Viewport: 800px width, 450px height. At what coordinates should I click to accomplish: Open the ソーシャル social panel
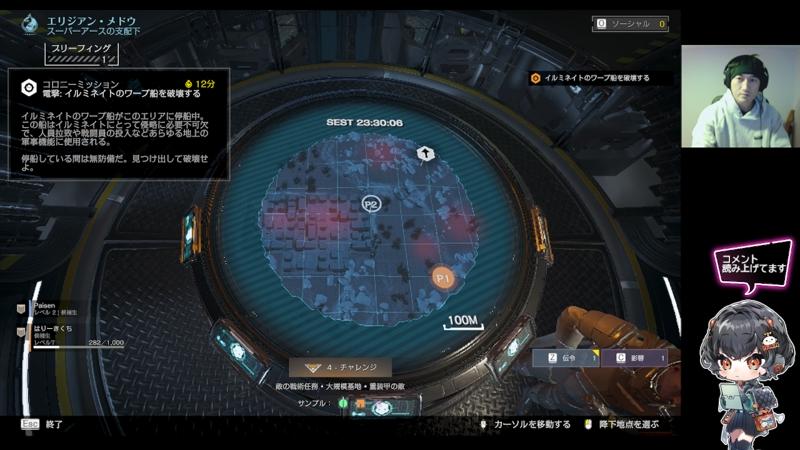tap(631, 23)
